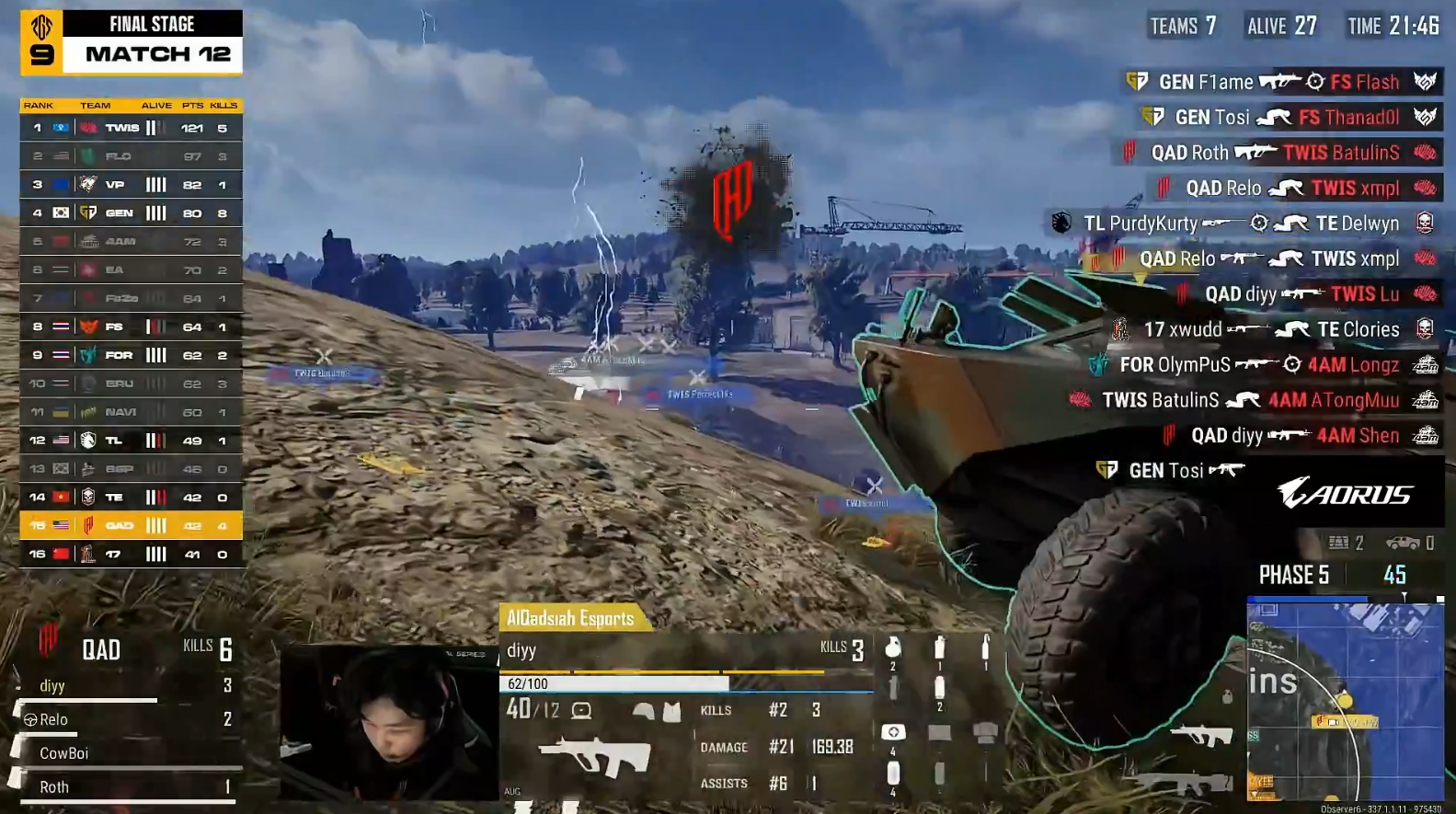Pick the TL team row in standings
Screen dimensions: 1456x814
131,441
